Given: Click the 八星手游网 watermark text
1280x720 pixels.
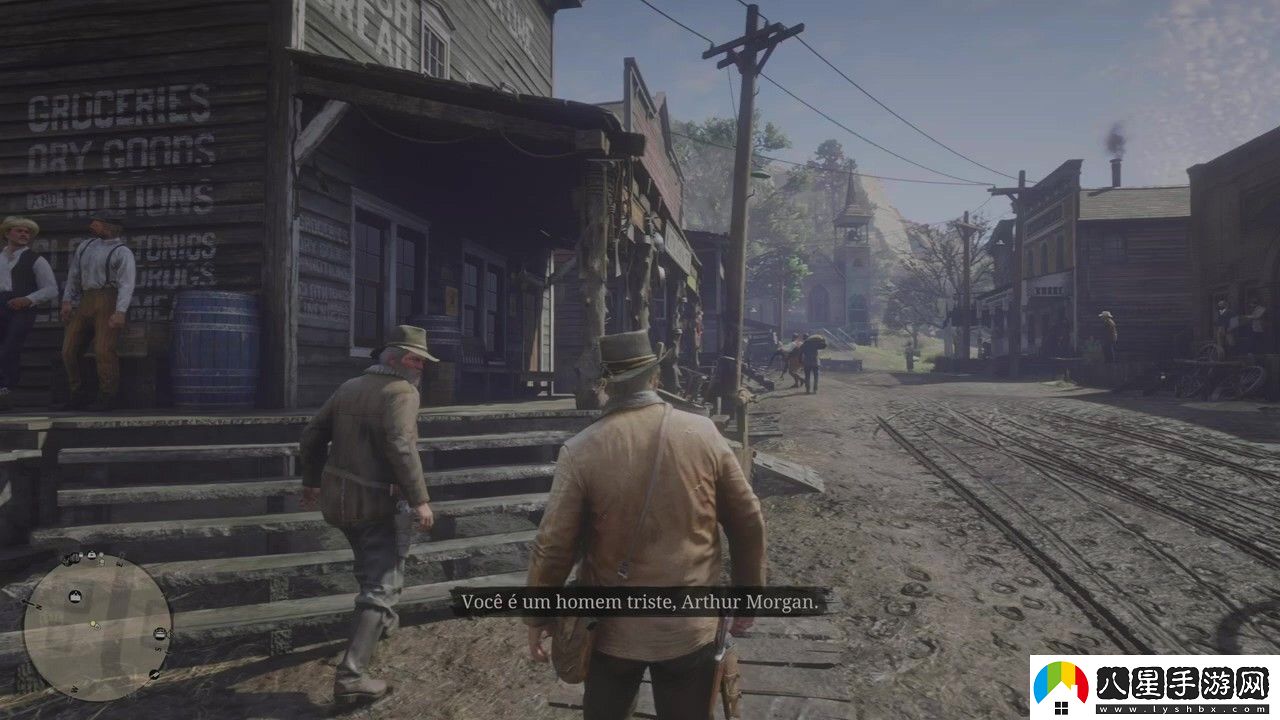Looking at the screenshot, I should pos(1180,684).
